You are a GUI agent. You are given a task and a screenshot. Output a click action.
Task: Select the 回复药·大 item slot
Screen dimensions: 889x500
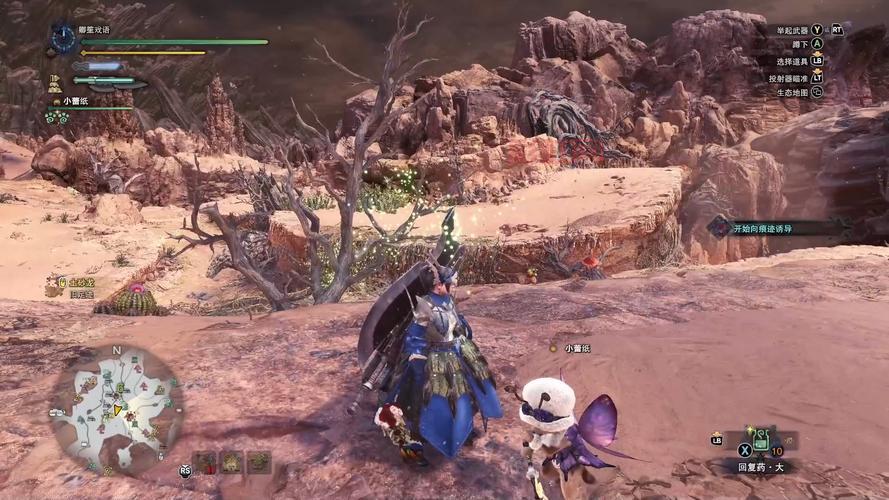point(760,439)
